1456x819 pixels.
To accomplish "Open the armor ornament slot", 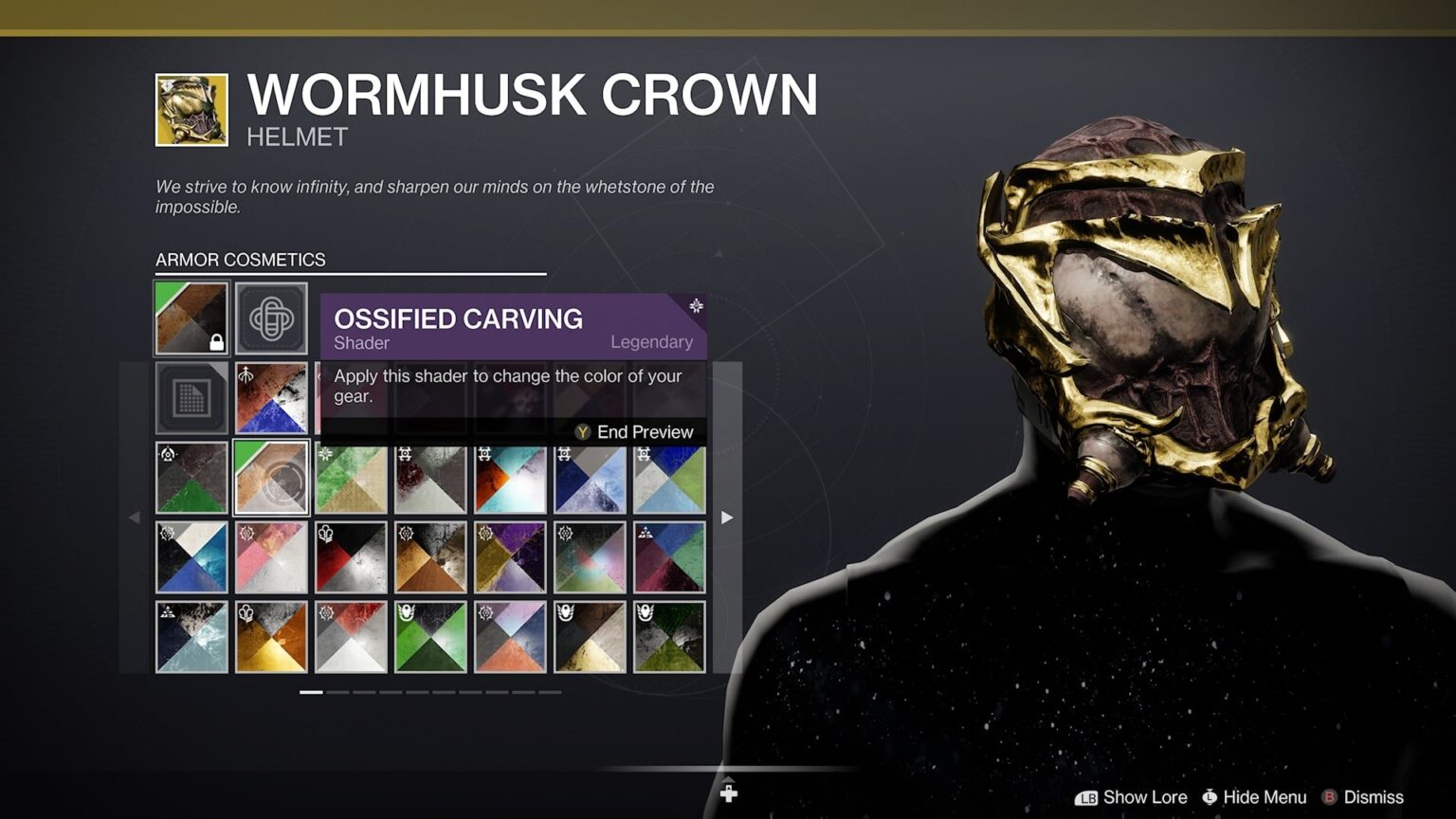I will 272,318.
